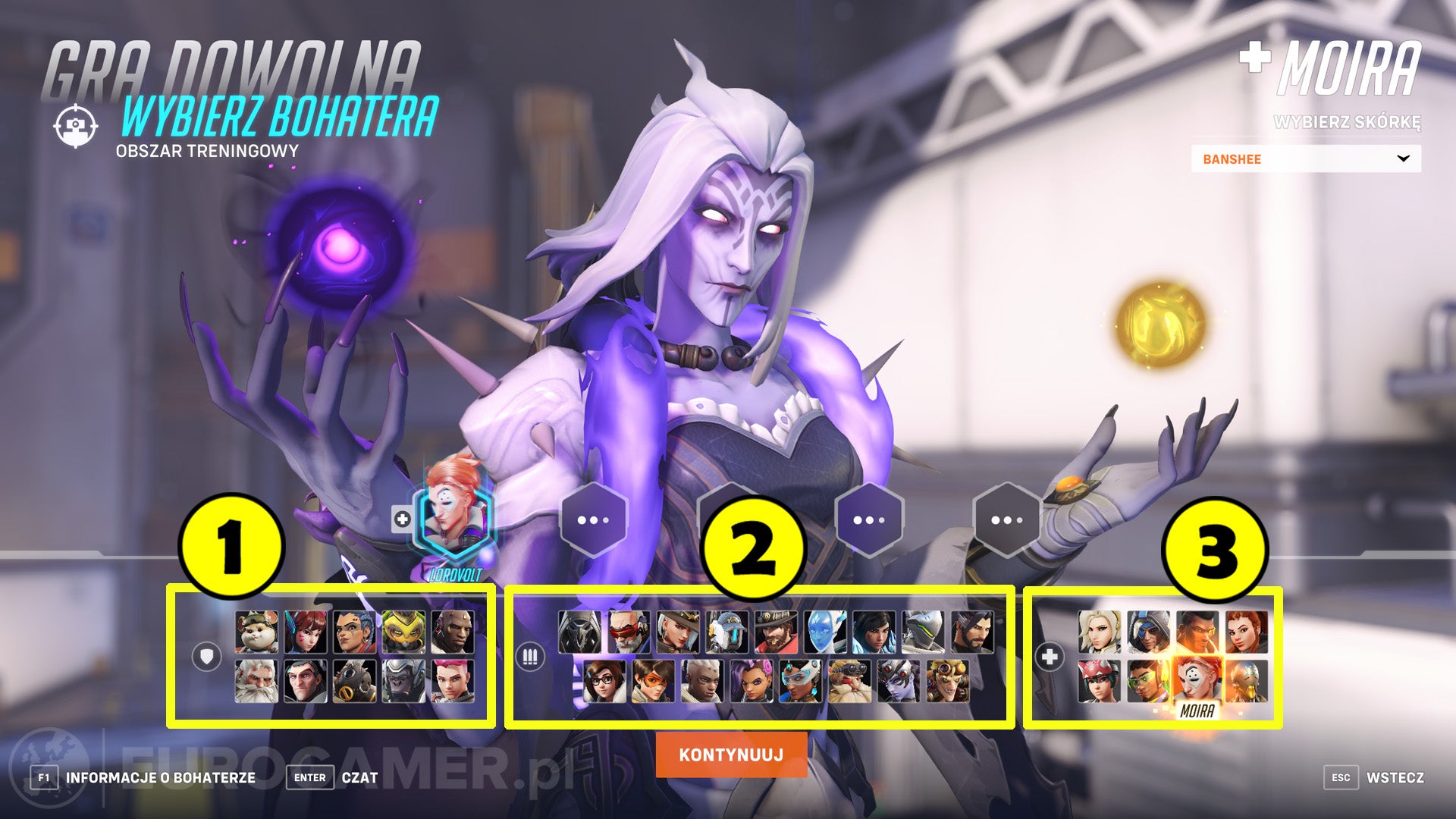Image resolution: width=1456 pixels, height=819 pixels.
Task: Open INFORMACJE O BOHATERZE
Action: click(159, 777)
